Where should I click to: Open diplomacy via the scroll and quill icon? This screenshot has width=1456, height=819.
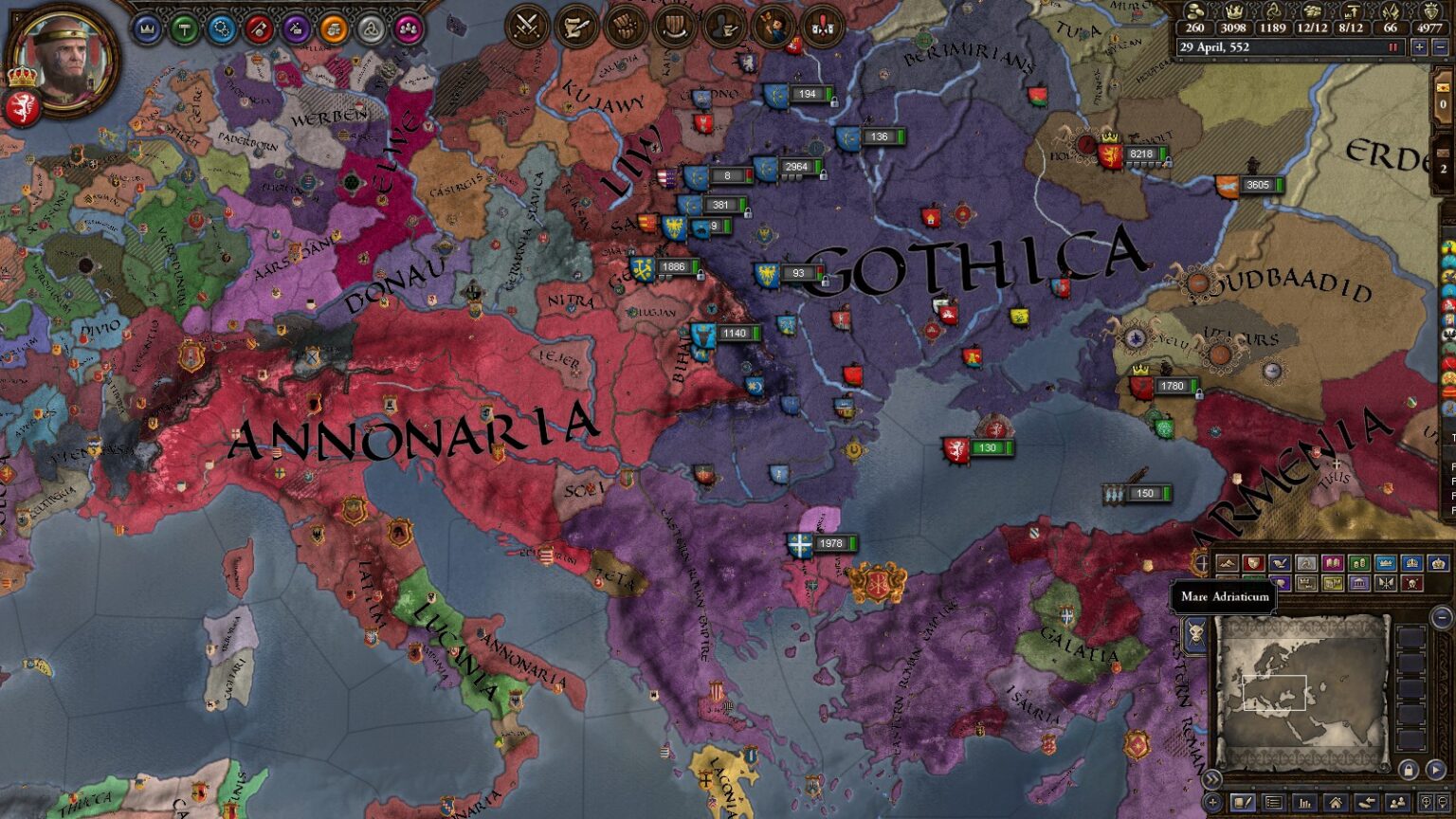573,27
